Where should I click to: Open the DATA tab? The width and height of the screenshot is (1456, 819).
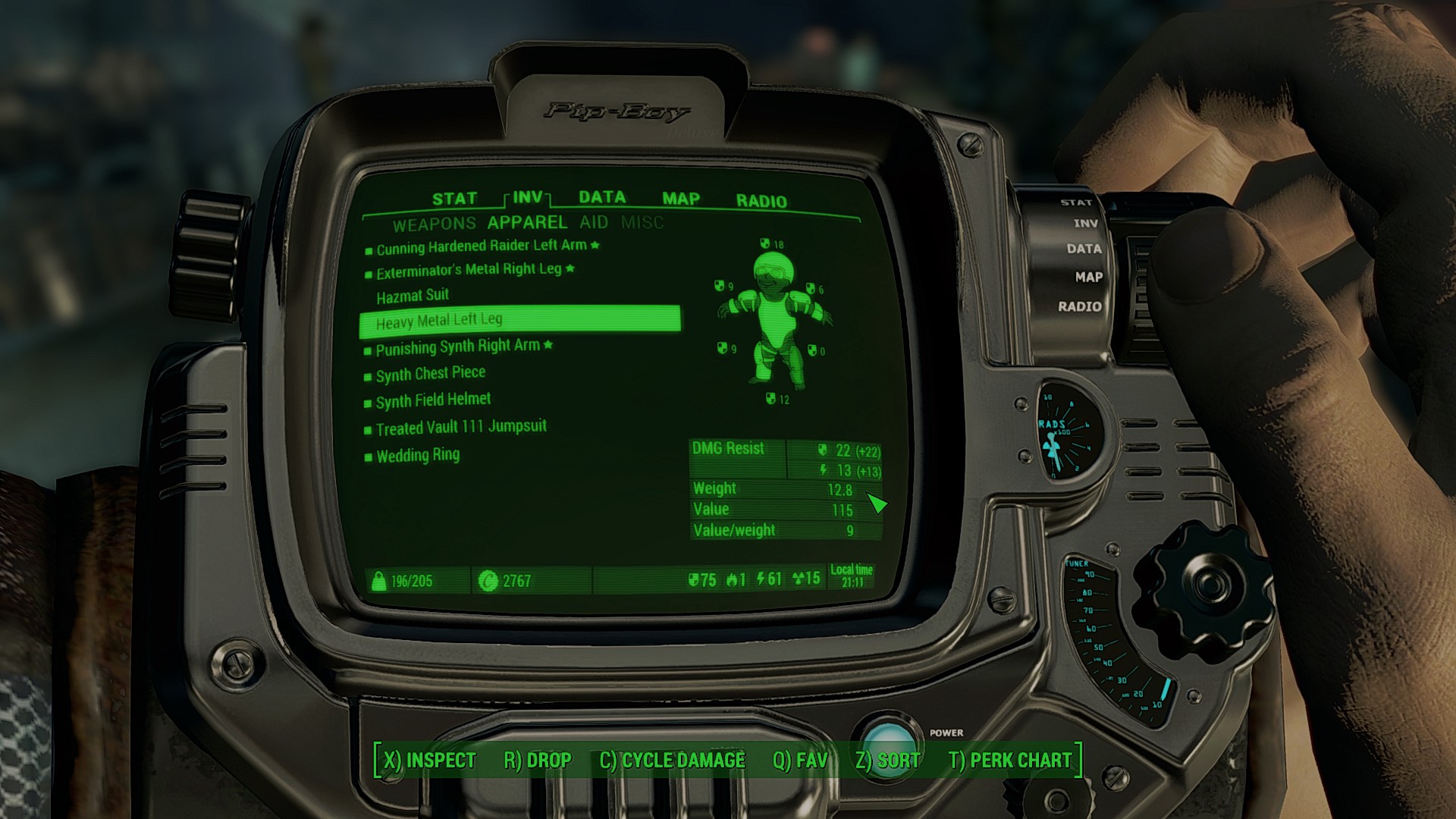click(x=602, y=197)
